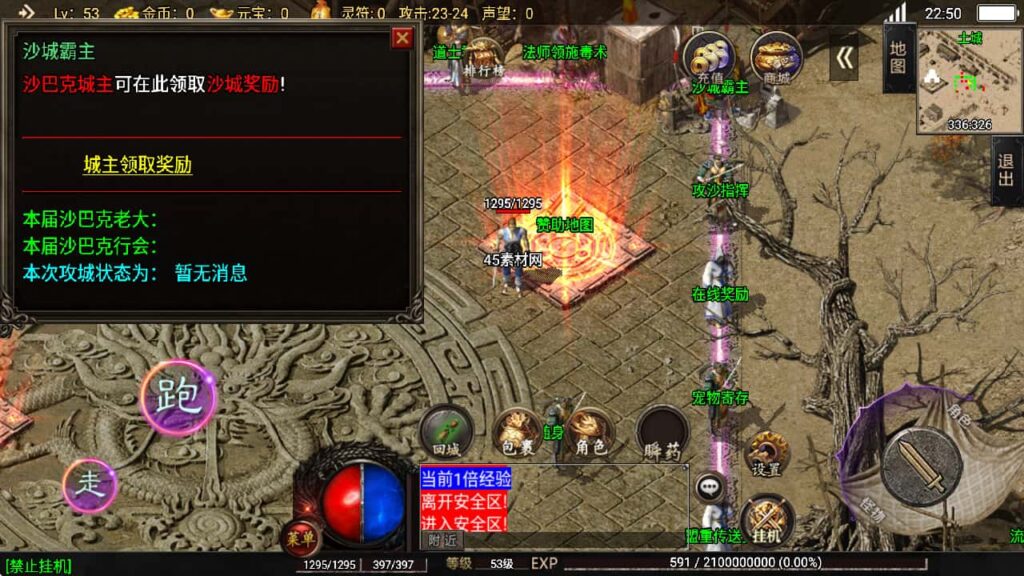Collapse the top icons with the double-arrow button
Viewport: 1024px width, 576px height.
[845, 58]
